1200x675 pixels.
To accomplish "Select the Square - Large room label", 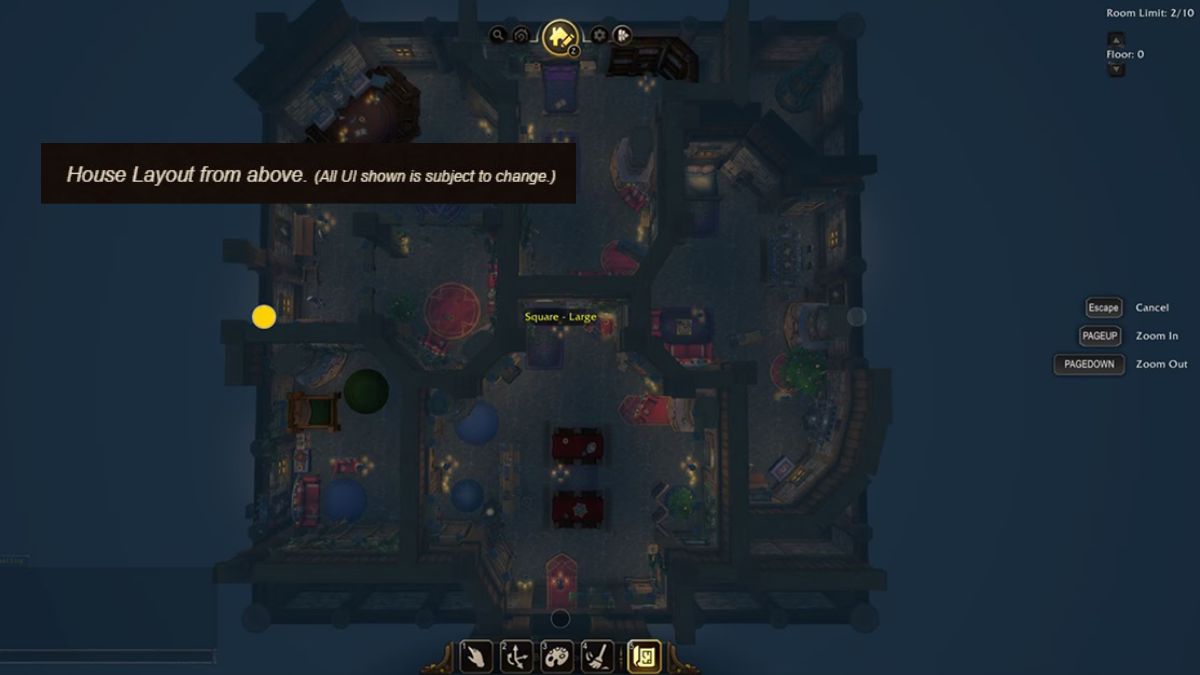I will [560, 317].
